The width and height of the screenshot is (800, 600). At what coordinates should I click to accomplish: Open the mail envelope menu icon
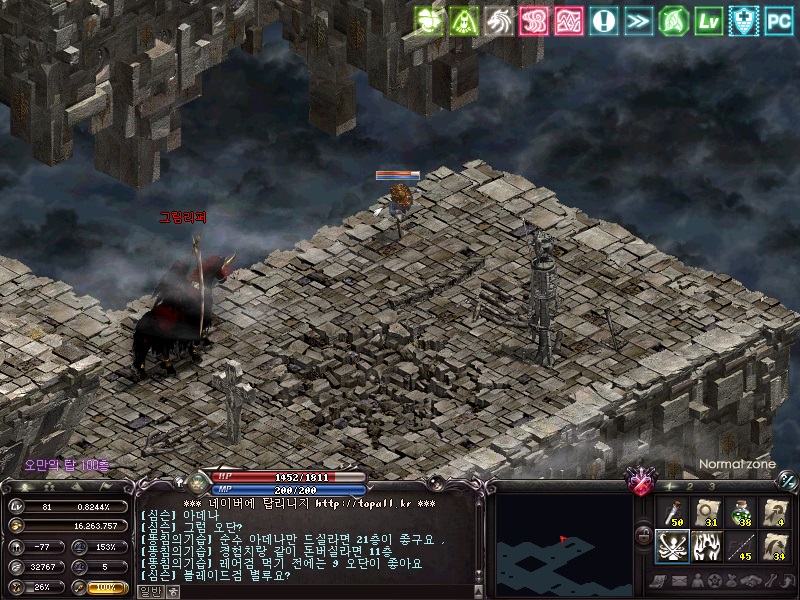click(680, 581)
